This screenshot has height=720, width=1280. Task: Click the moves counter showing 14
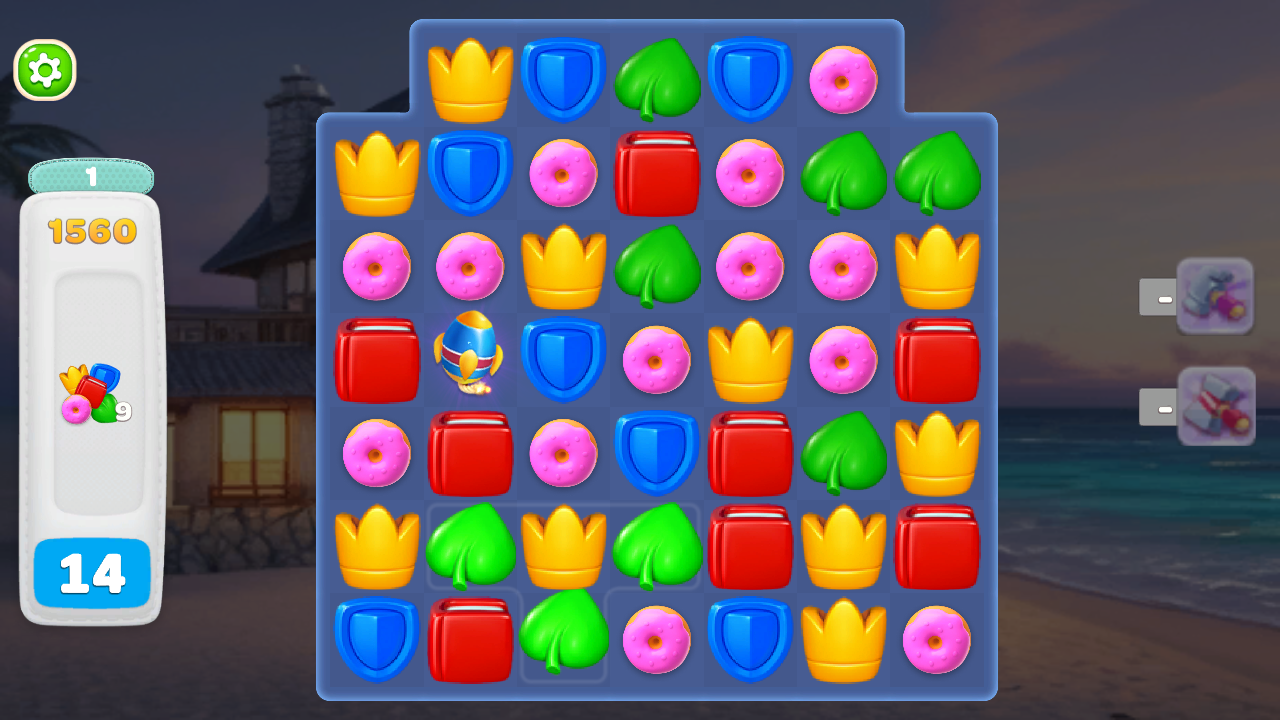pyautogui.click(x=92, y=575)
